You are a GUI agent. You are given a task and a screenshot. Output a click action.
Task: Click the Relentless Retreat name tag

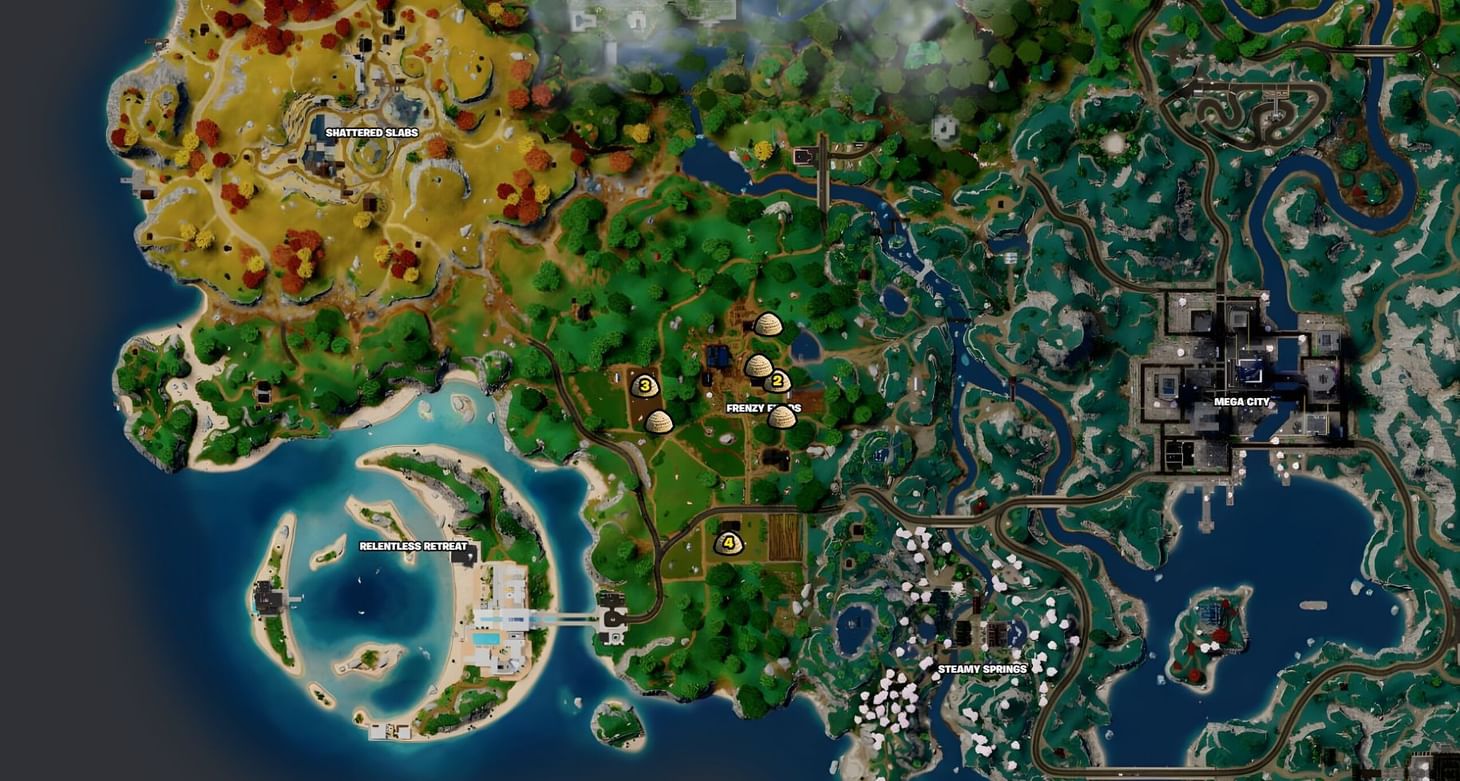coord(414,546)
